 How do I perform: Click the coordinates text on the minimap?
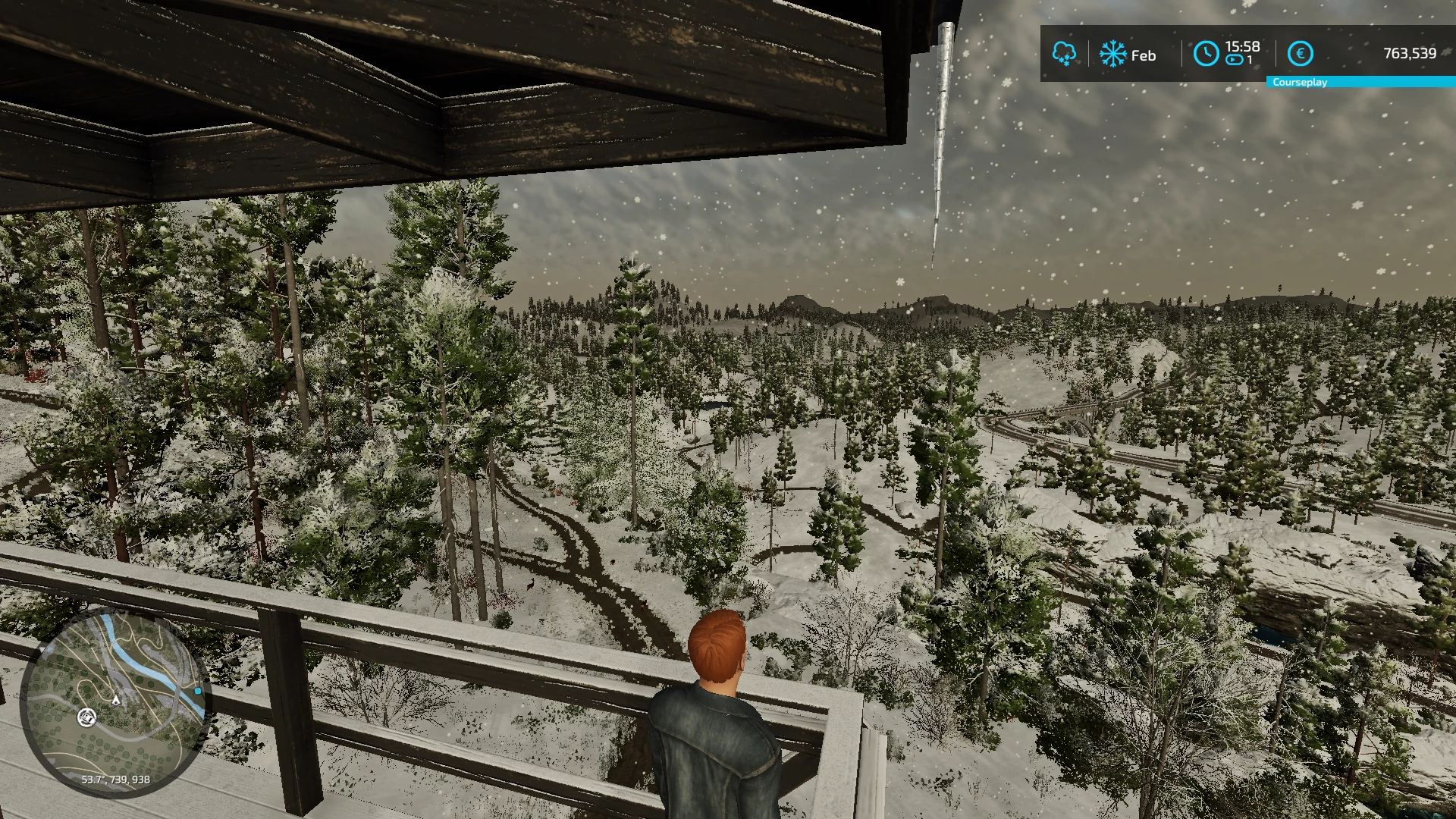pyautogui.click(x=115, y=780)
